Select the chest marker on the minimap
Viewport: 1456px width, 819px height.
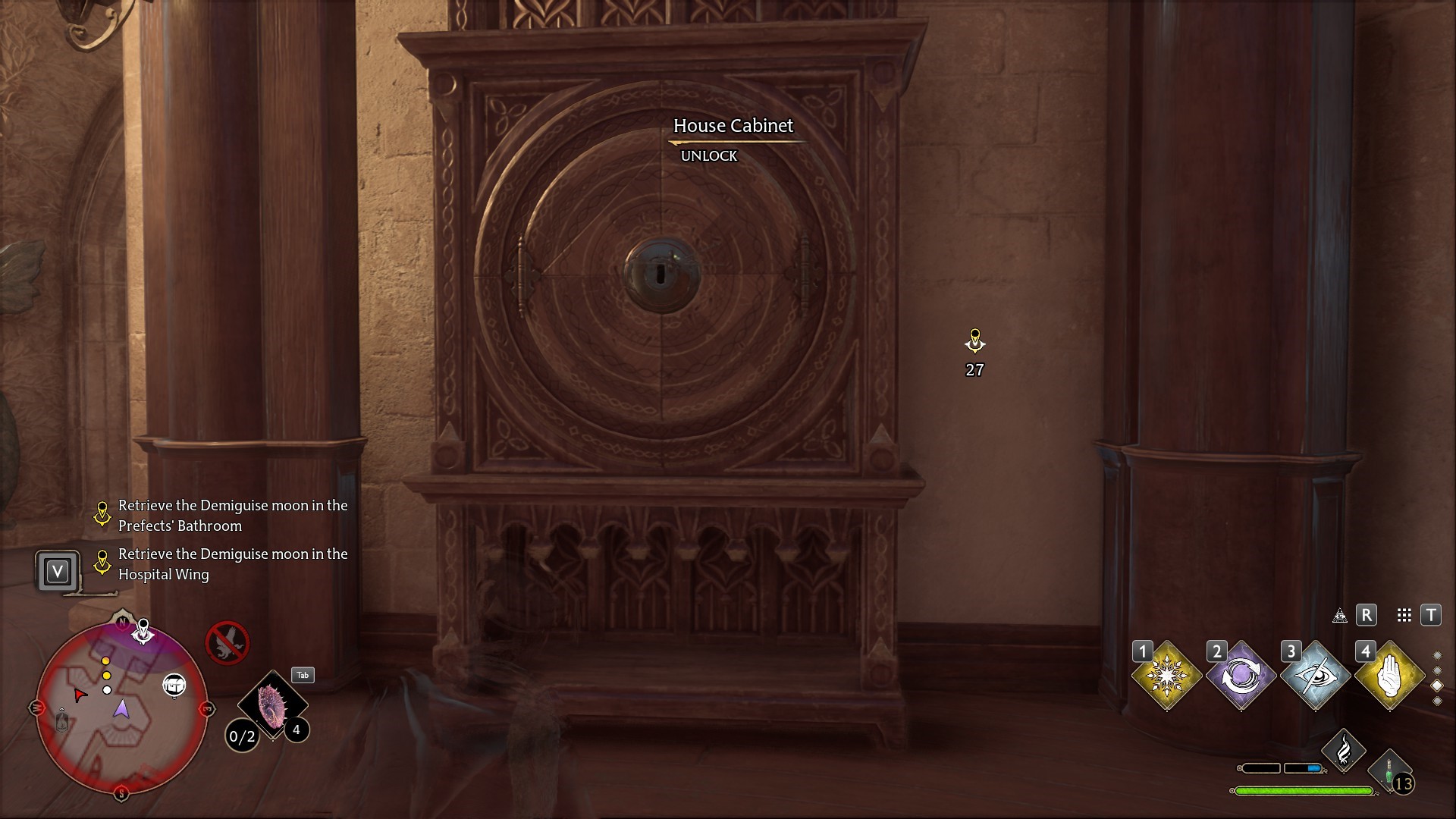(174, 686)
